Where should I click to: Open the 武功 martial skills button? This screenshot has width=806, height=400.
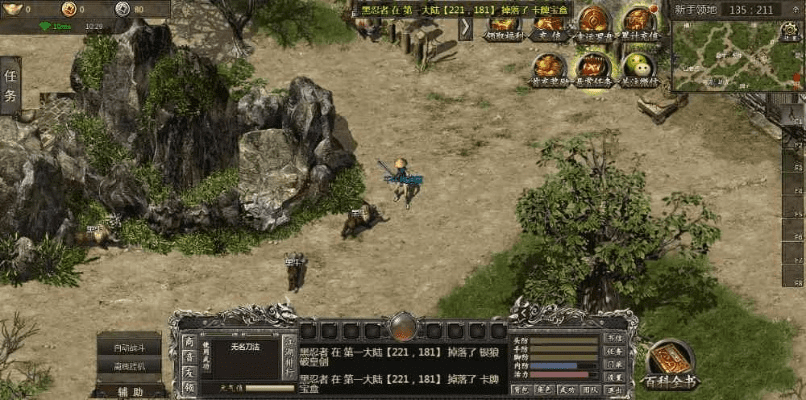(568, 390)
